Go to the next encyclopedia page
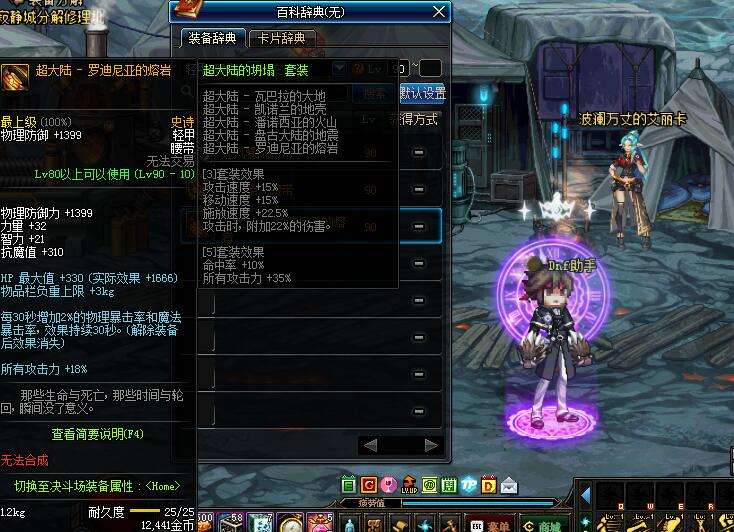This screenshot has height=532, width=734. coord(431,445)
